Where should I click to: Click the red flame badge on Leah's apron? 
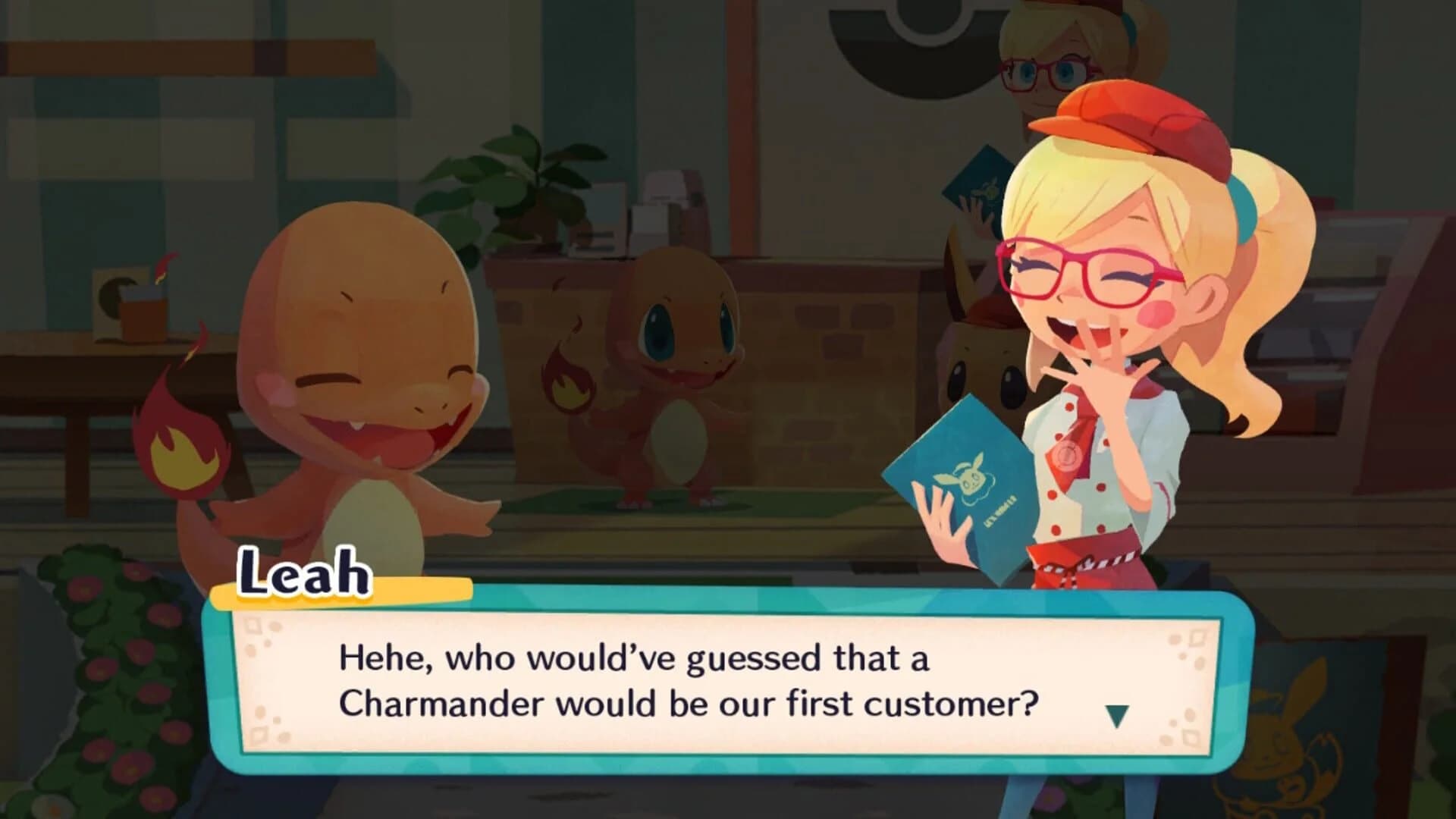pos(1066,455)
